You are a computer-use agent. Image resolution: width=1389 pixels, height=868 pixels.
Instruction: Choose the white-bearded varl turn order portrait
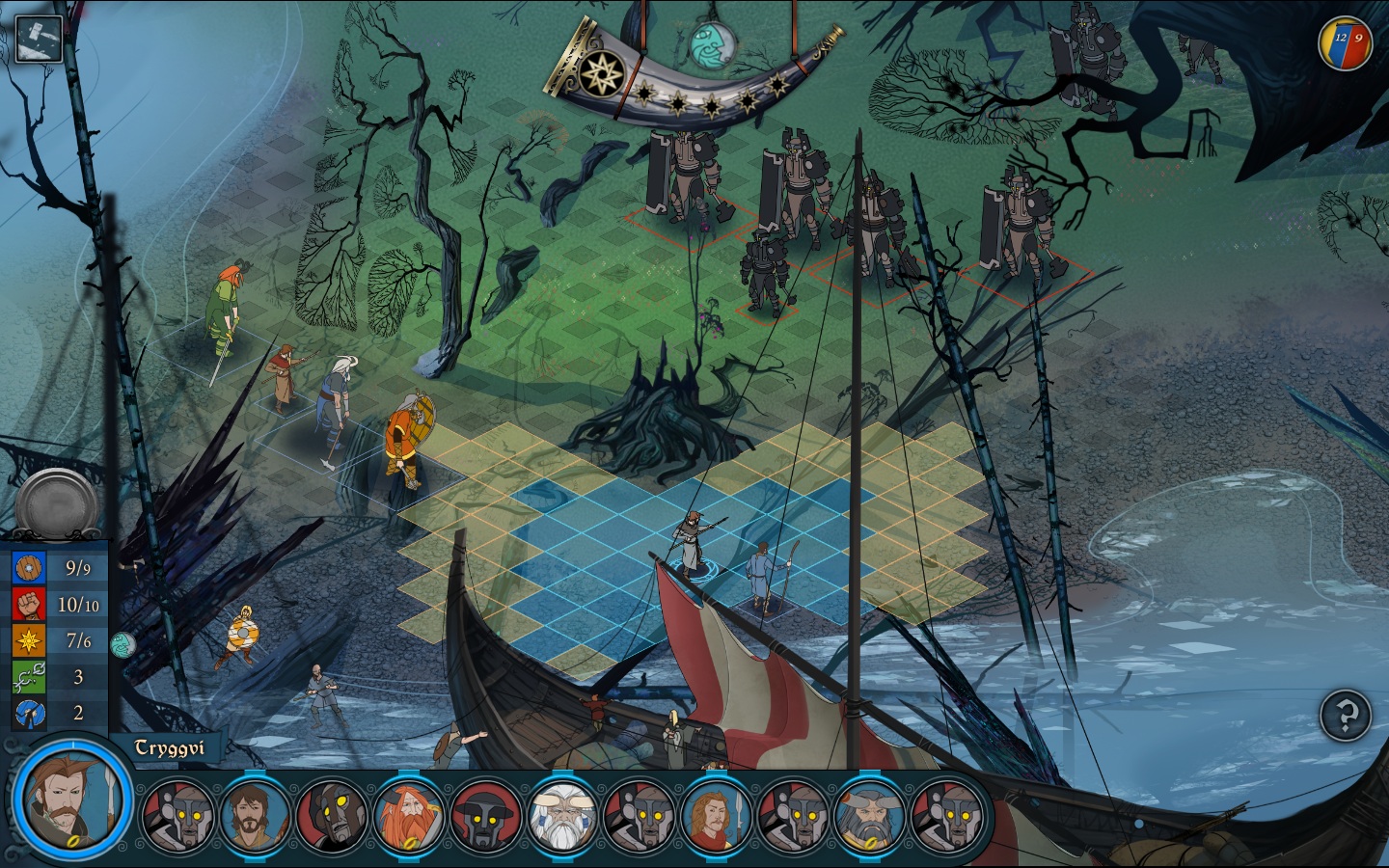tap(562, 816)
